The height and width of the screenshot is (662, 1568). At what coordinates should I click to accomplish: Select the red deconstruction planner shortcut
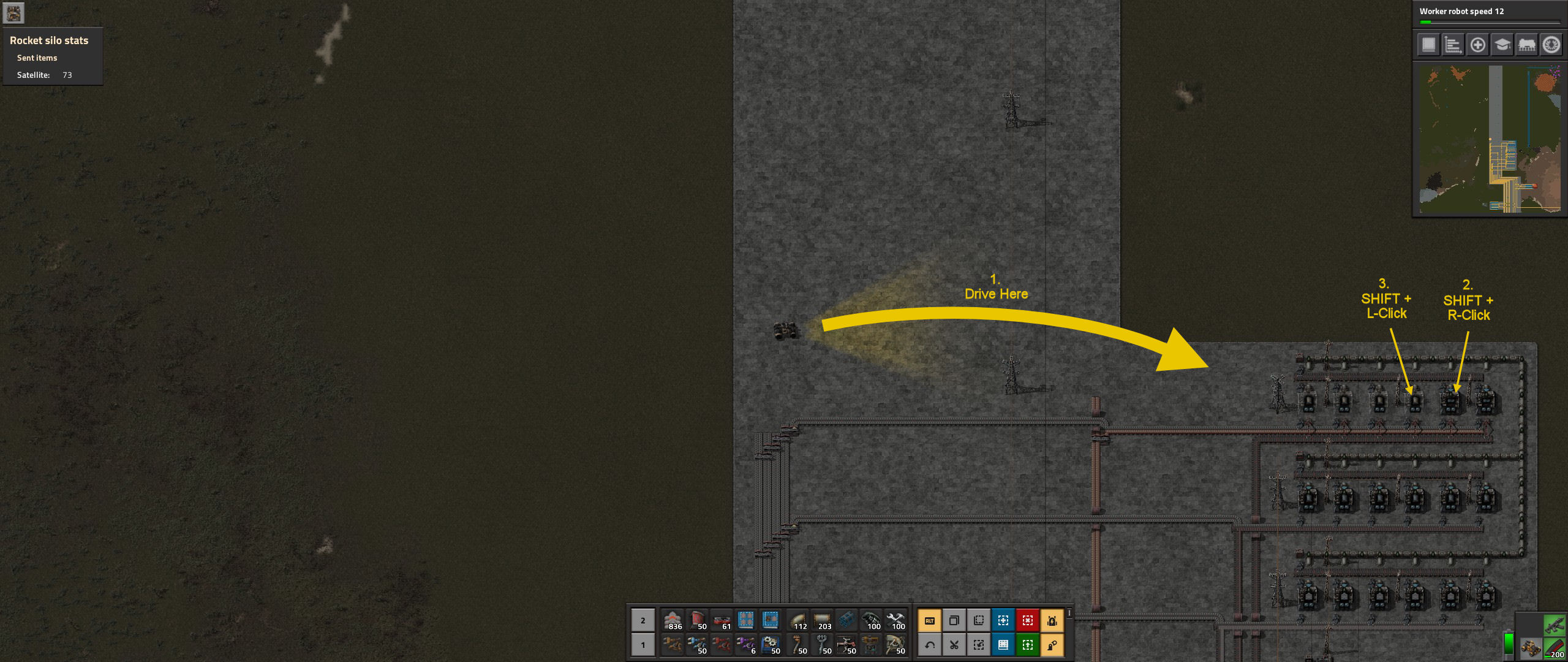(x=1027, y=620)
